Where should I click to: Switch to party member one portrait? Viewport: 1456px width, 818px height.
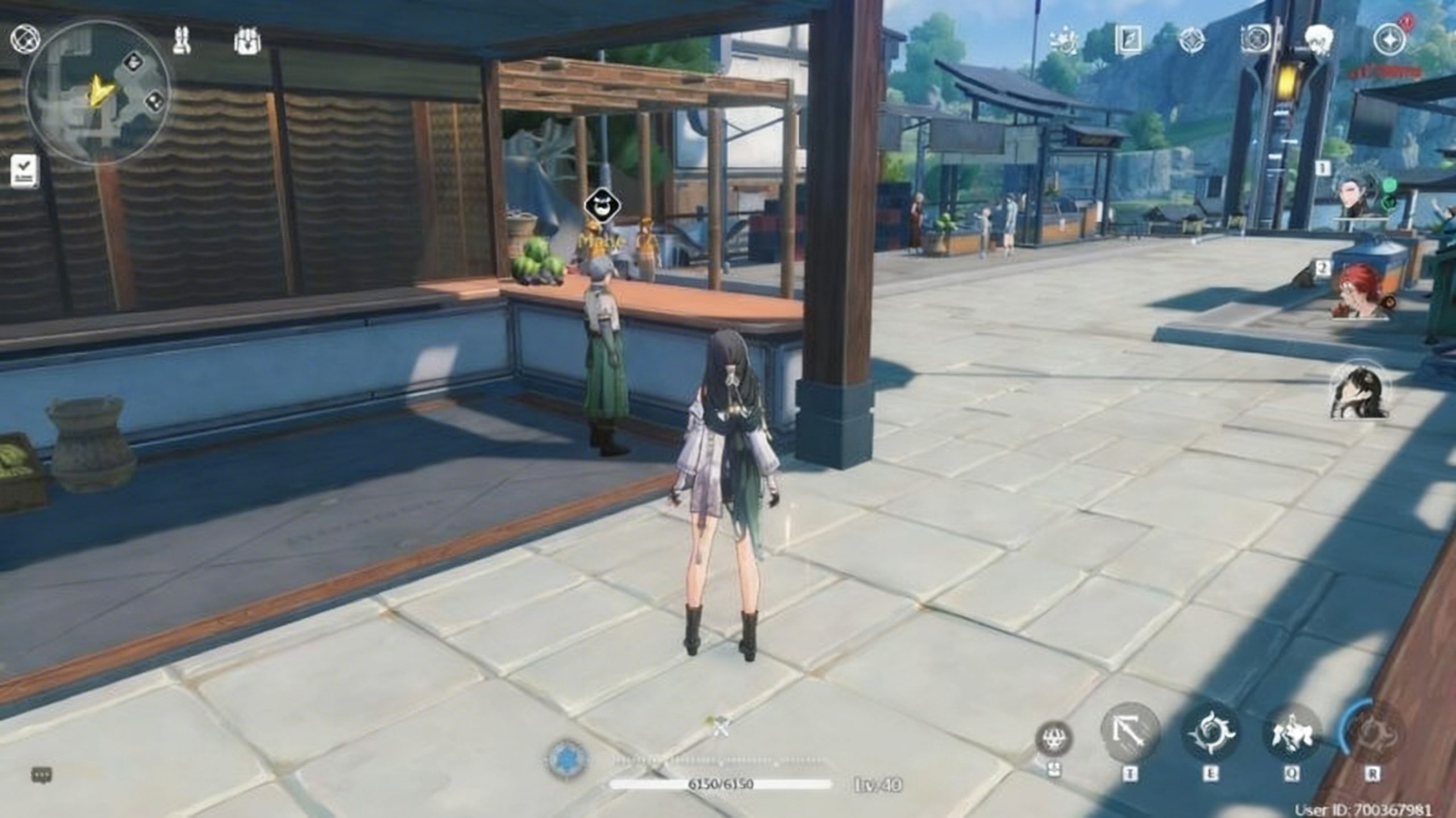click(x=1360, y=195)
